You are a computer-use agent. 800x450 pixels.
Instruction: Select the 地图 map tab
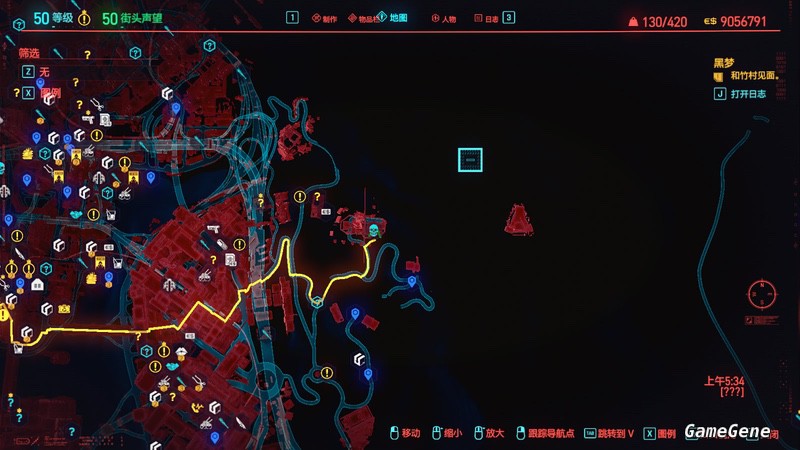click(394, 18)
